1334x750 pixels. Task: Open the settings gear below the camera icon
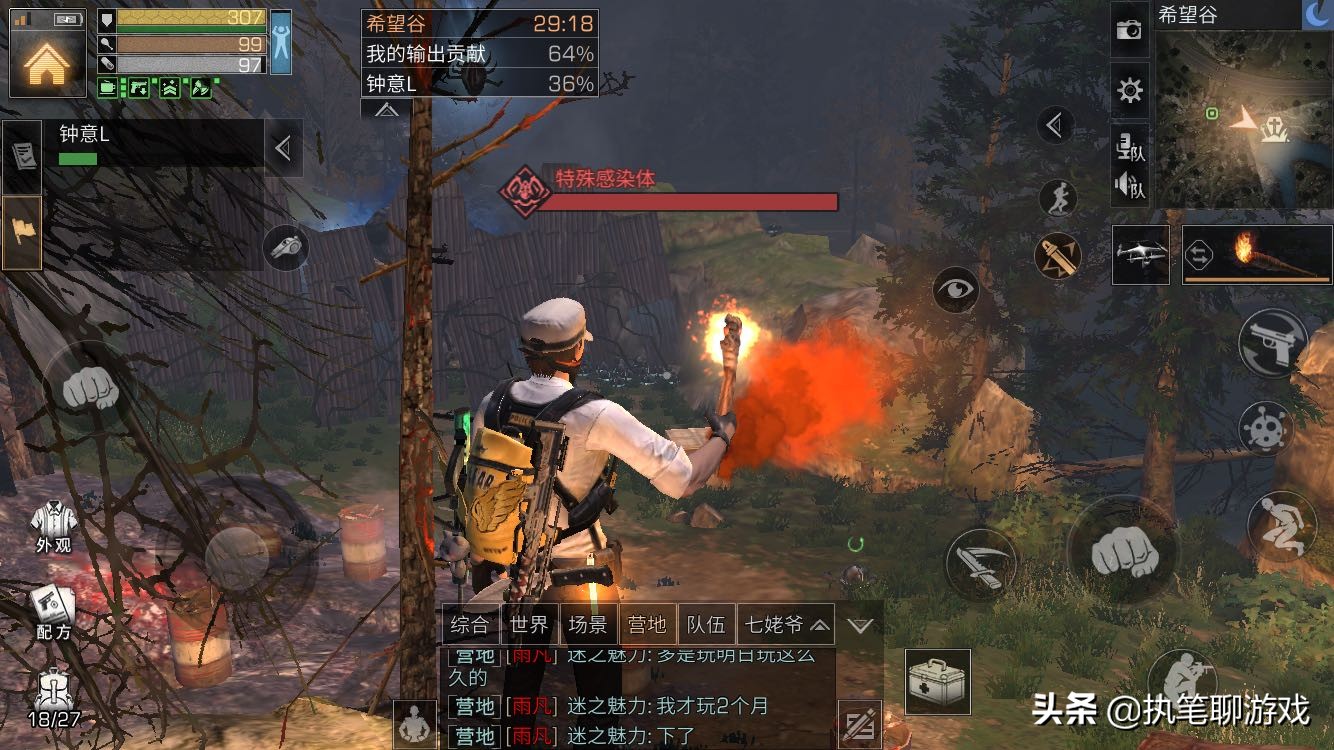click(1130, 90)
